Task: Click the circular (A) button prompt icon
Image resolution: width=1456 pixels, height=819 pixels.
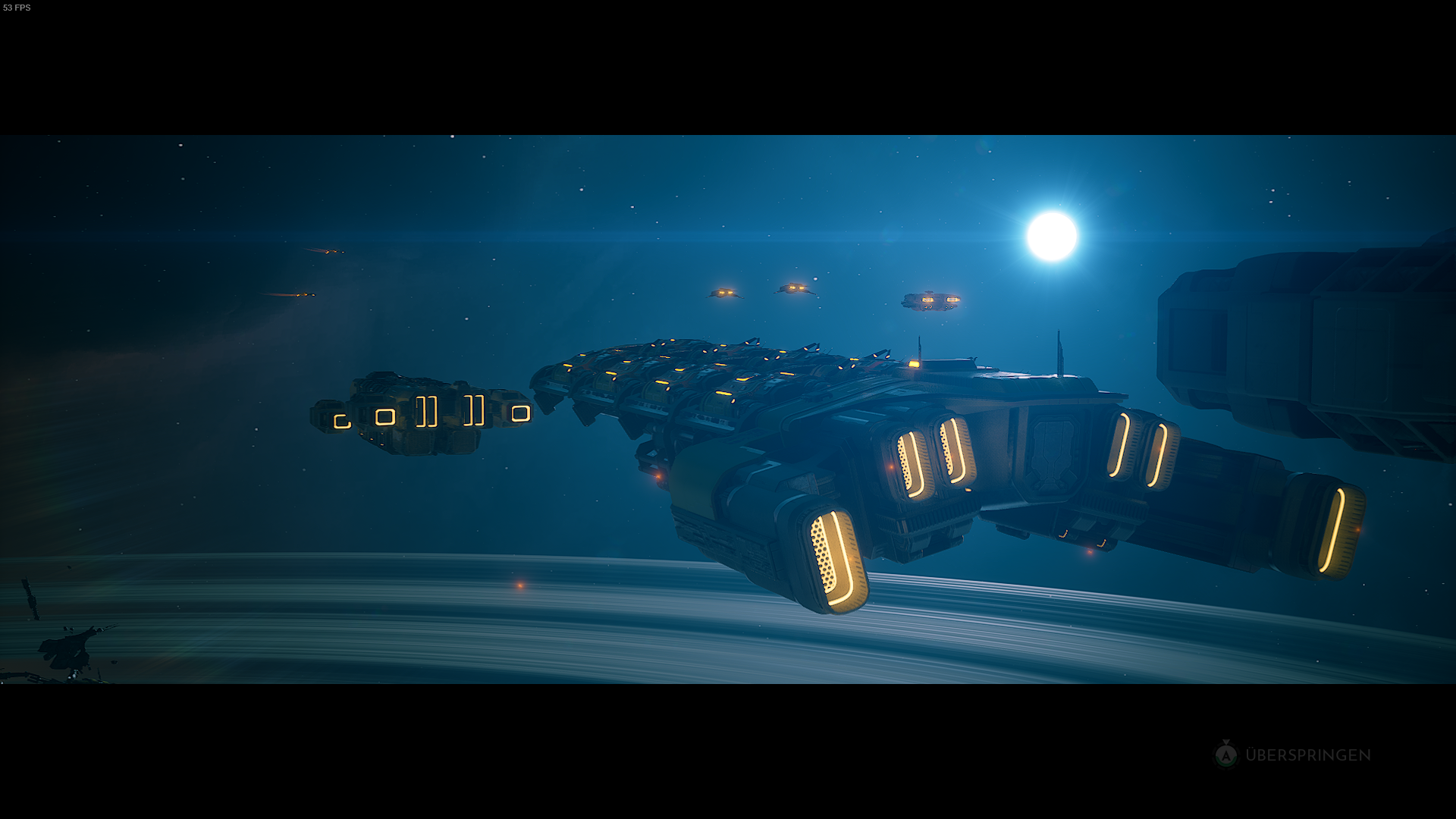Action: click(x=1226, y=755)
